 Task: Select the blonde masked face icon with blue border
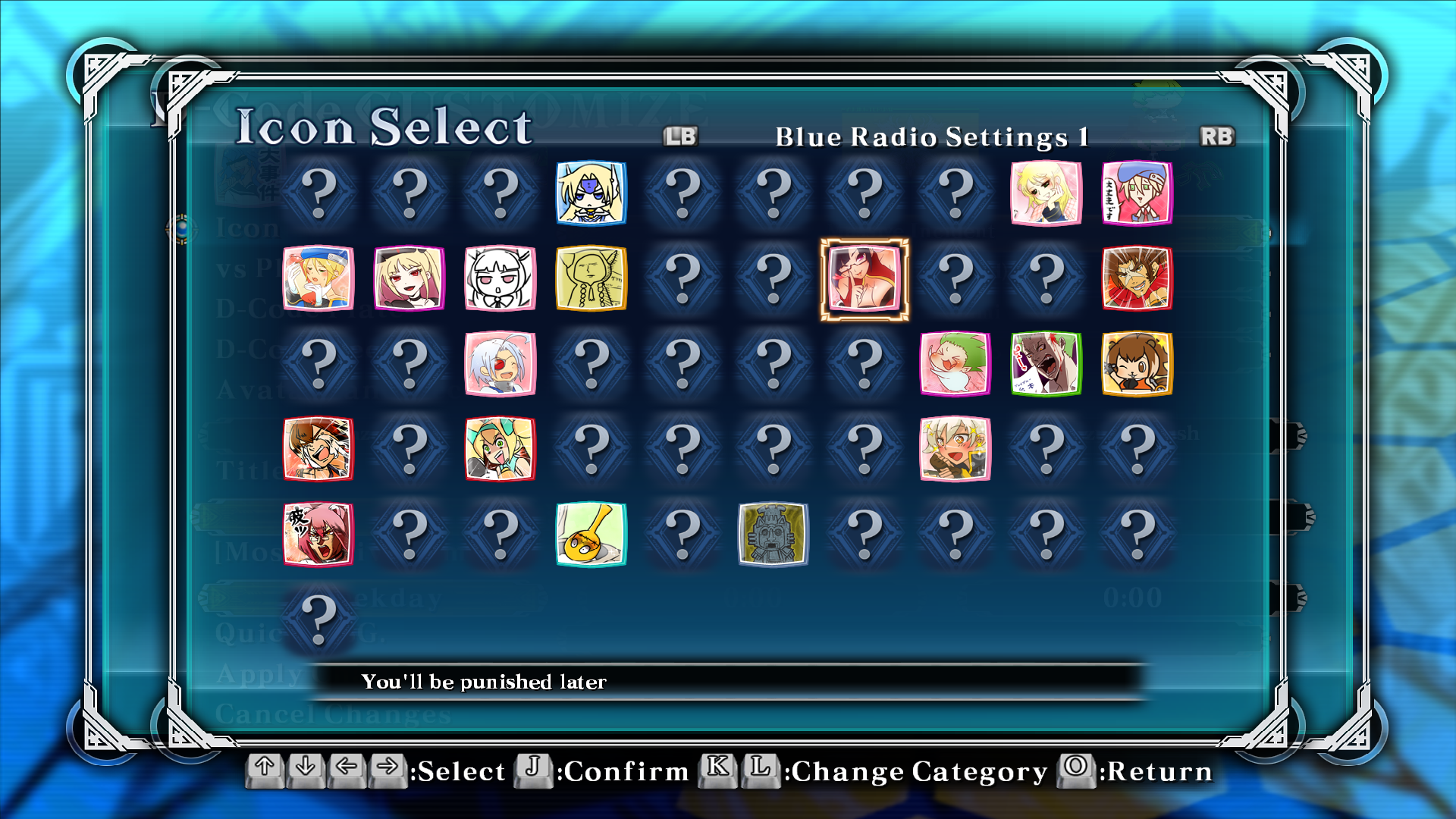tap(591, 193)
